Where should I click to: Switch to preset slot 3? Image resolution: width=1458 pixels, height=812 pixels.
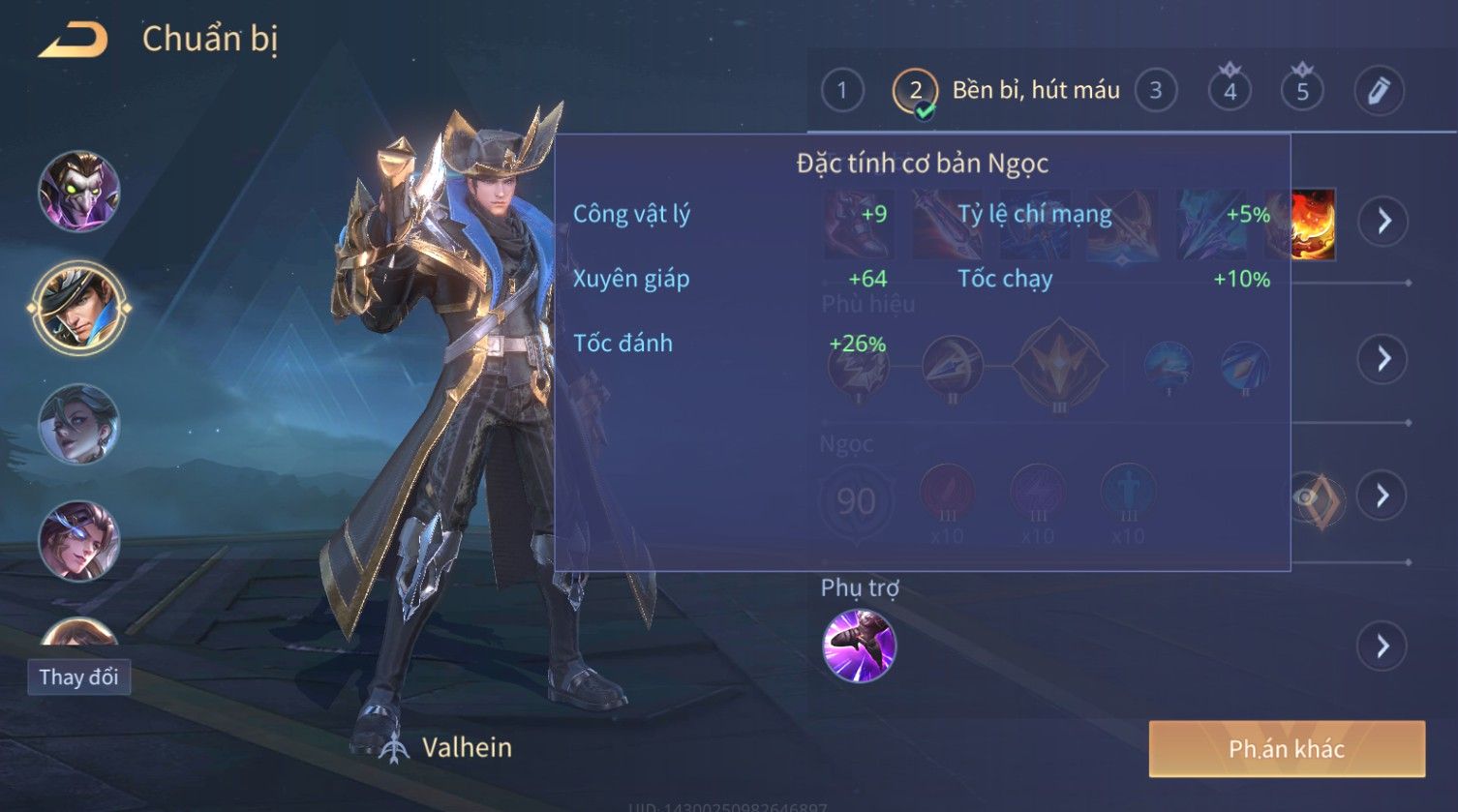[x=1155, y=91]
